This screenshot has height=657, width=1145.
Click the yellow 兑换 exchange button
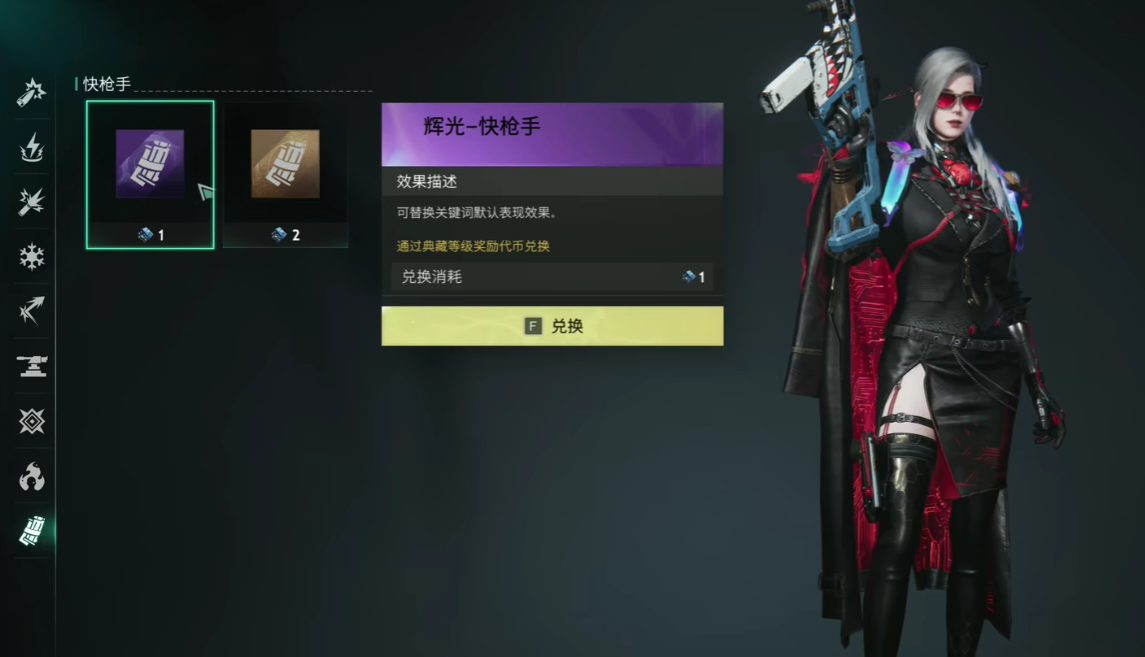(x=552, y=326)
